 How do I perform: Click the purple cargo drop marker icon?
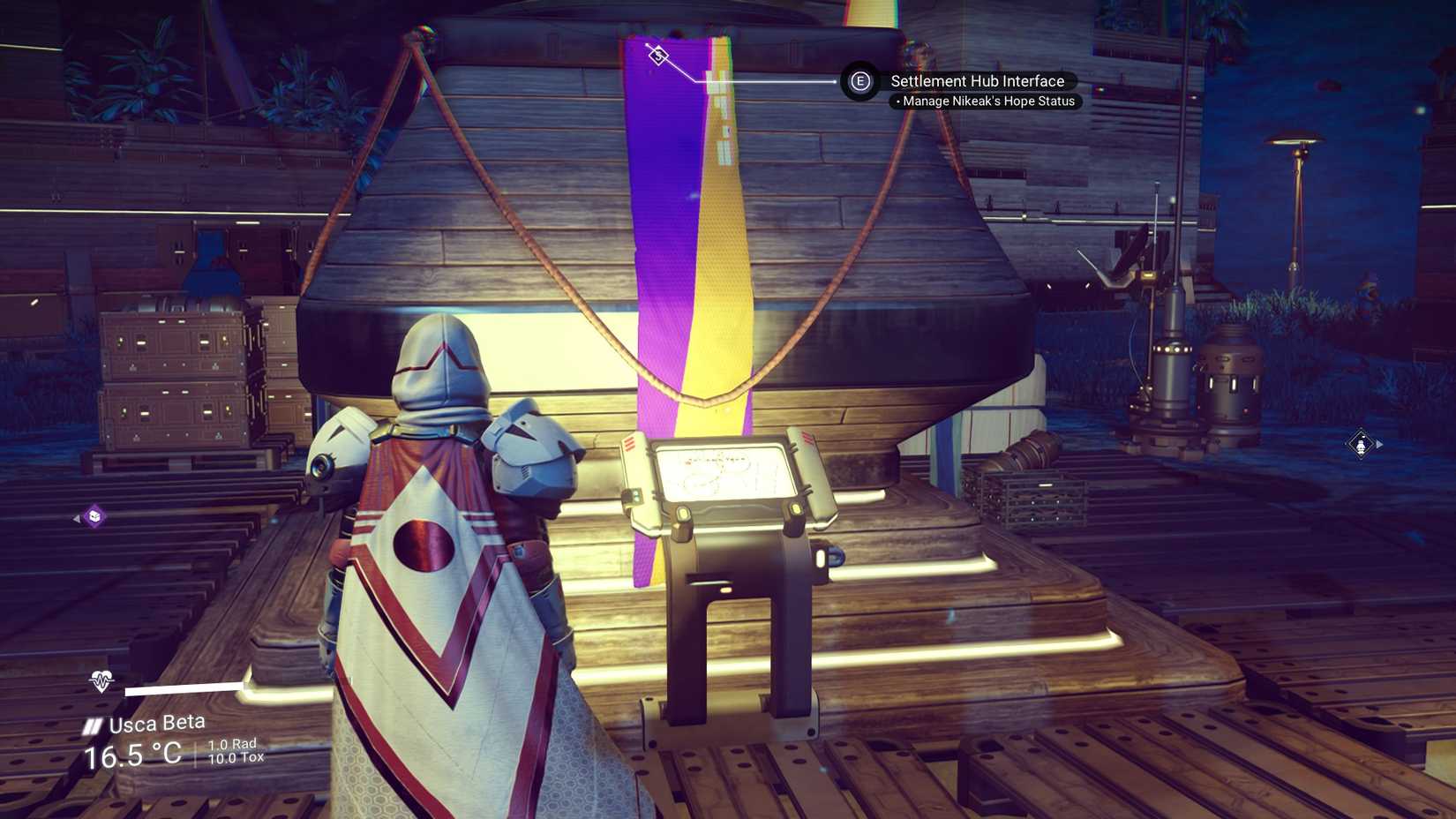coord(93,518)
